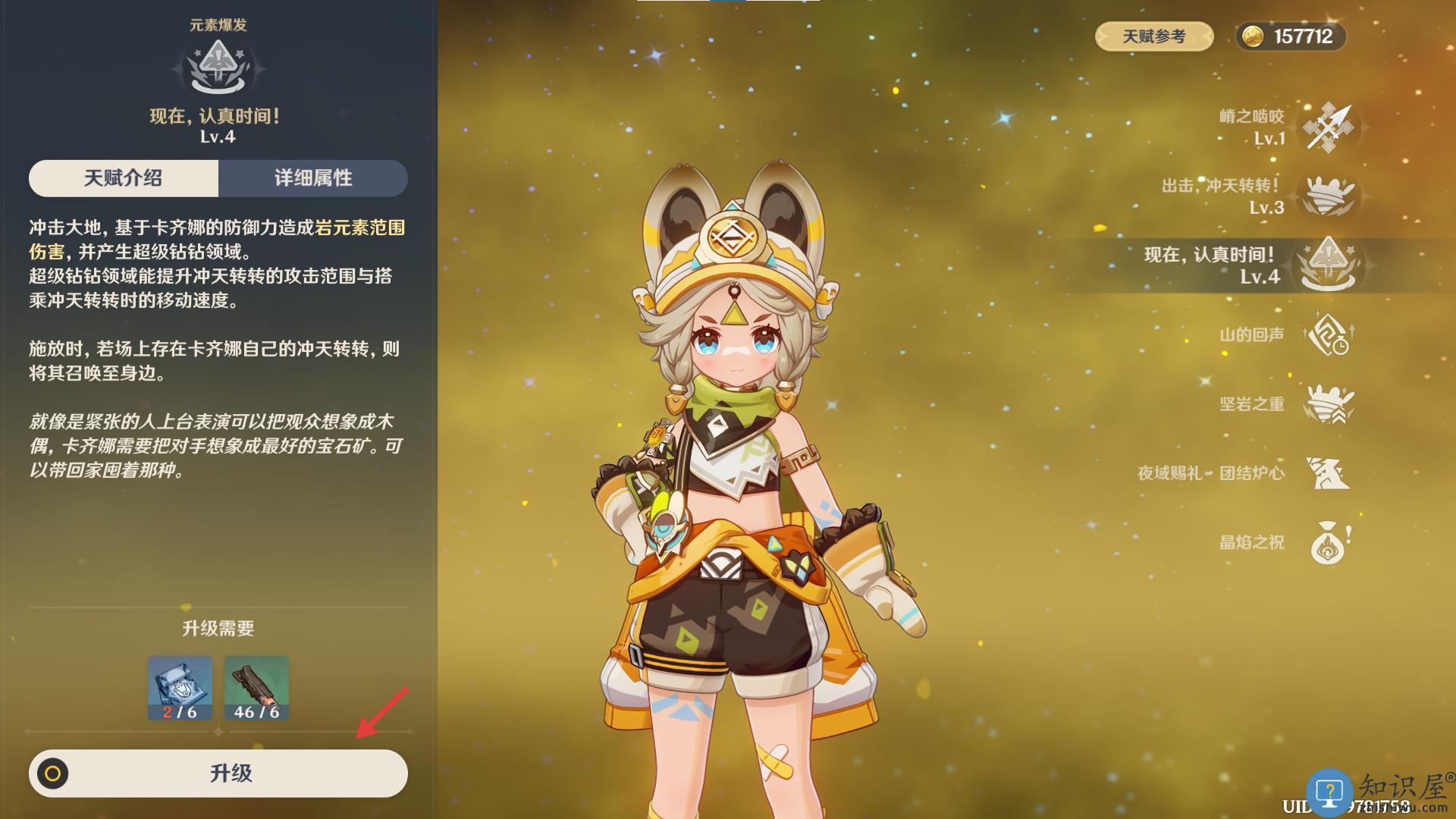Click the Mora coin balance icon
This screenshot has height=819, width=1456.
tap(1253, 36)
